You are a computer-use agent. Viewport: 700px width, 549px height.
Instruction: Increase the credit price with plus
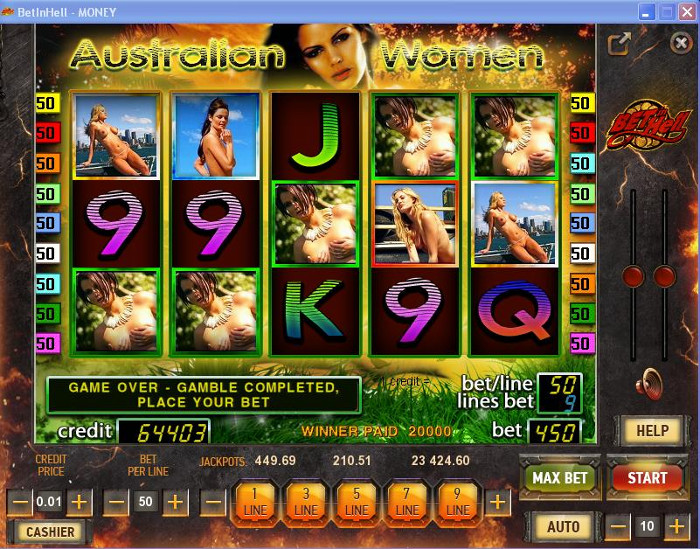click(x=80, y=501)
